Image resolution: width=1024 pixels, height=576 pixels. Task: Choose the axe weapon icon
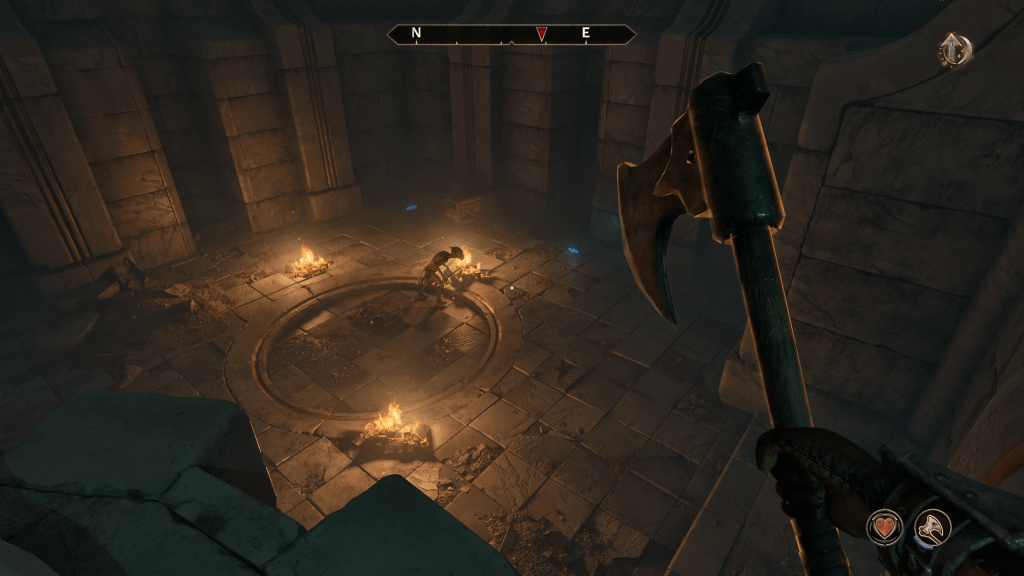(x=932, y=527)
